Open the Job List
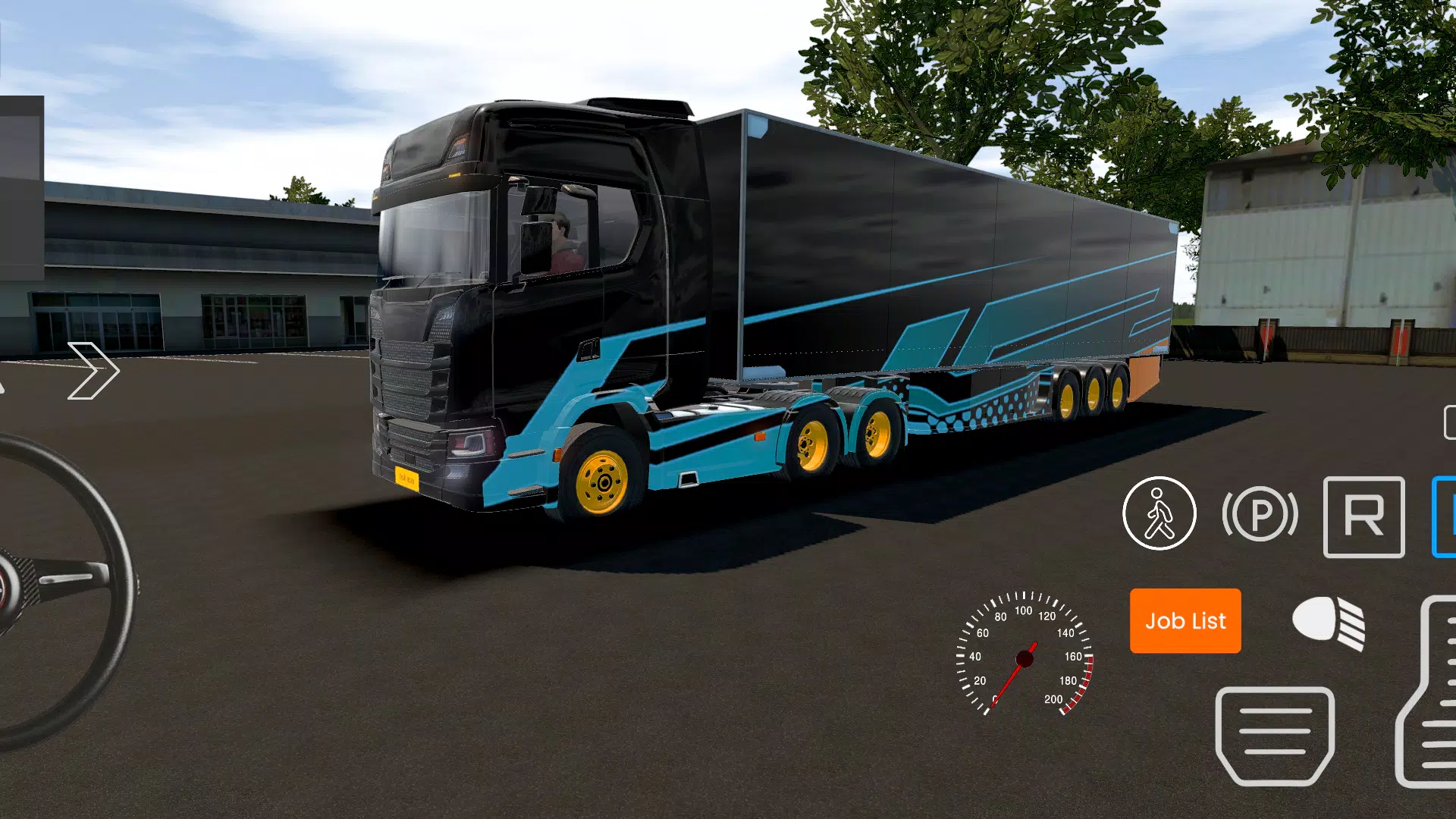 pyautogui.click(x=1185, y=622)
